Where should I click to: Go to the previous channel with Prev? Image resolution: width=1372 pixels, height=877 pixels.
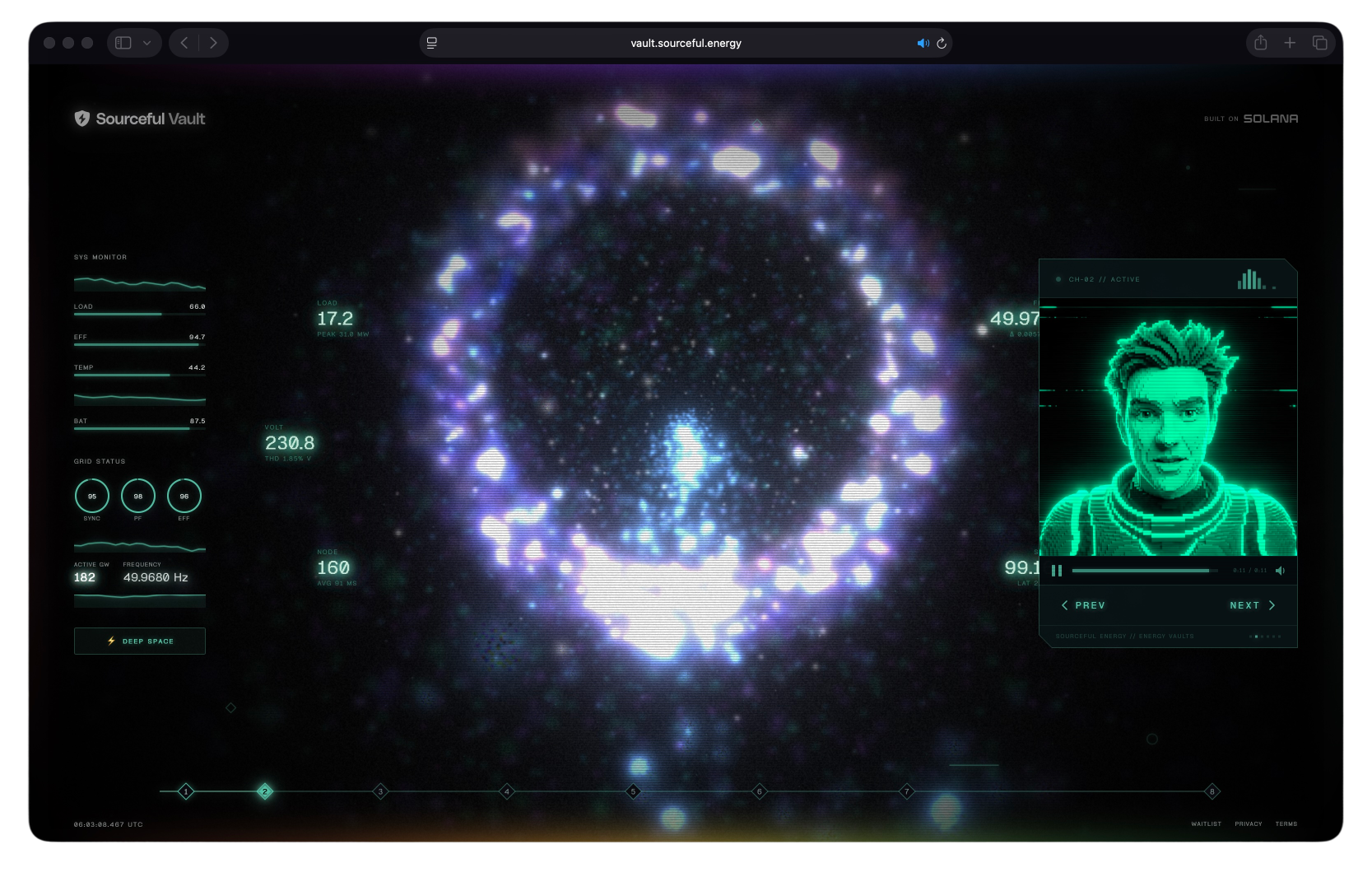click(1083, 605)
